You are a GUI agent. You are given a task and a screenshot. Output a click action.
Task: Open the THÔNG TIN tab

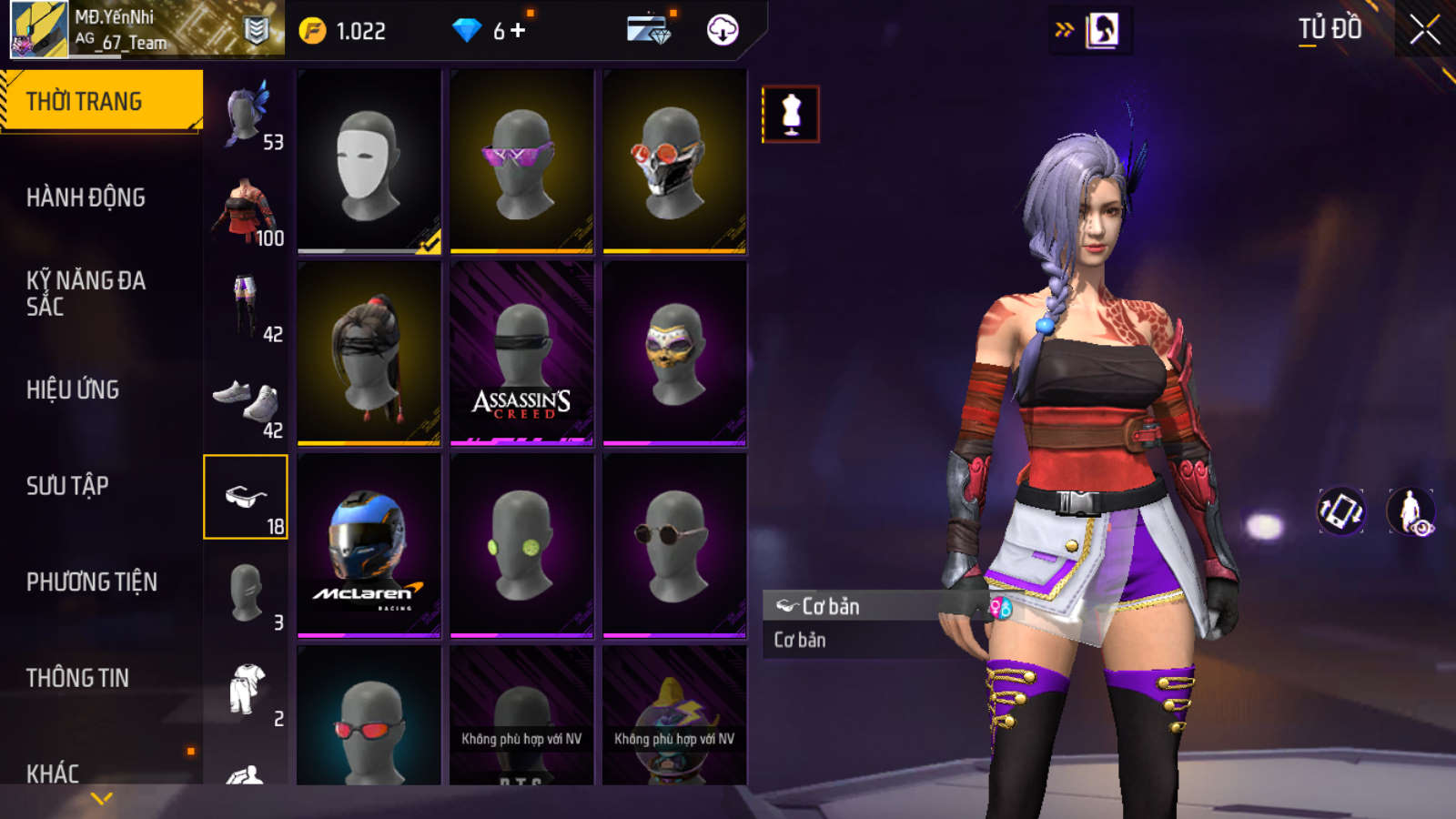coord(77,678)
